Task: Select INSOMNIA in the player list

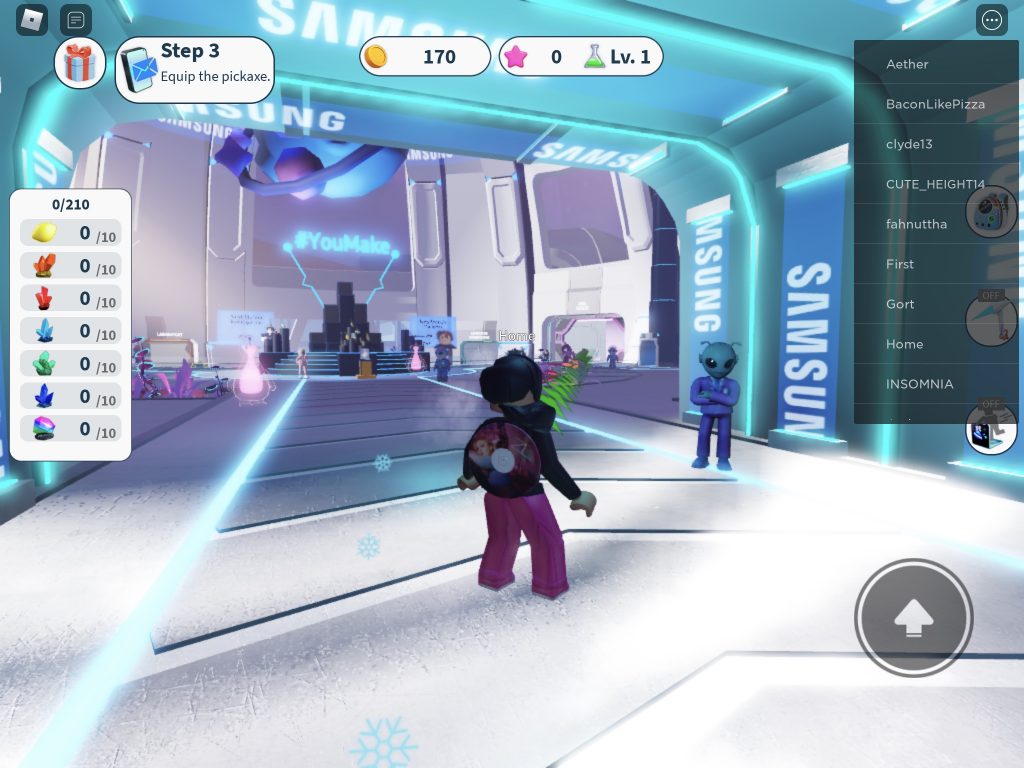Action: point(919,384)
